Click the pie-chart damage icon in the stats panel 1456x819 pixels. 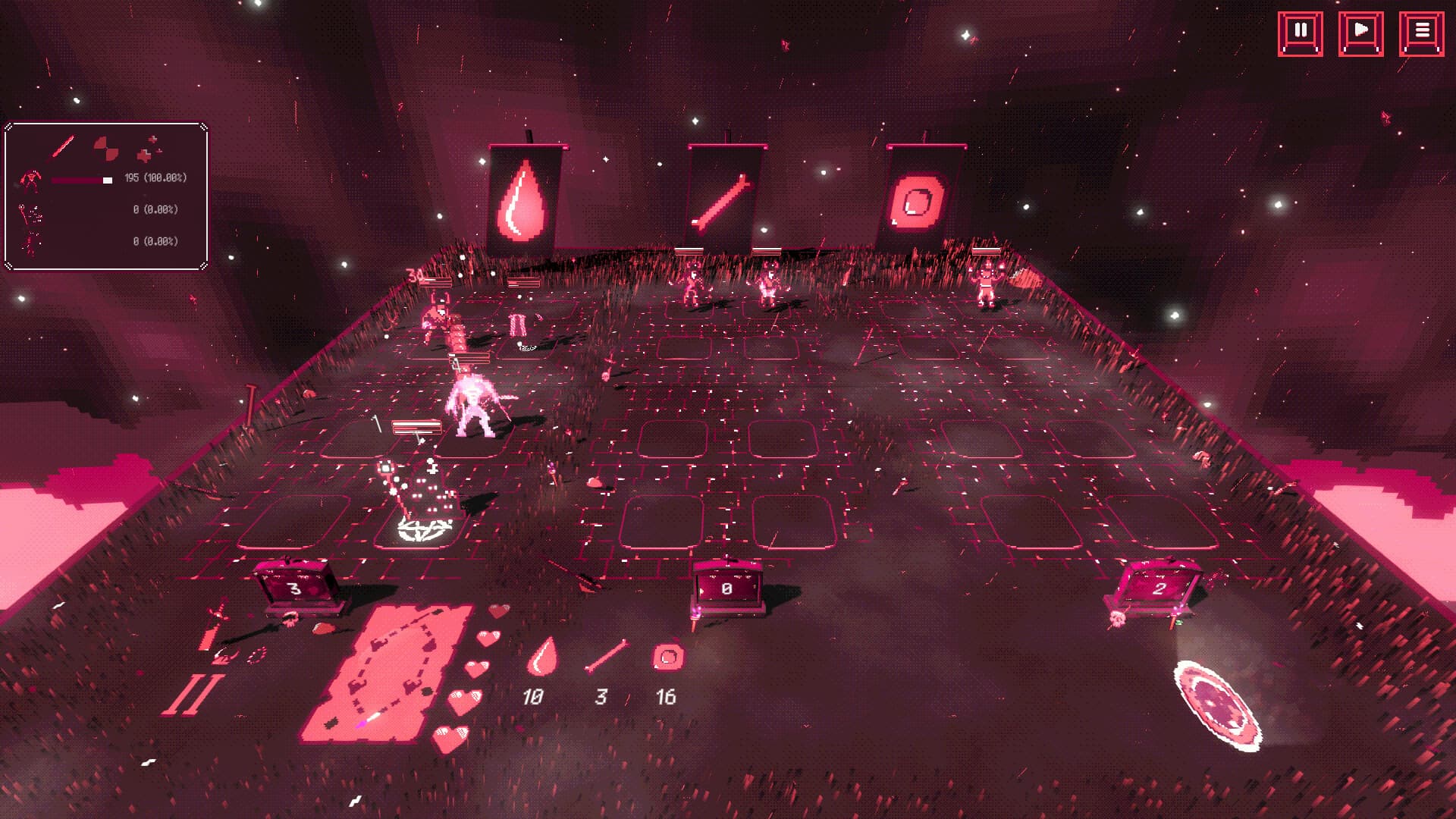[106, 148]
